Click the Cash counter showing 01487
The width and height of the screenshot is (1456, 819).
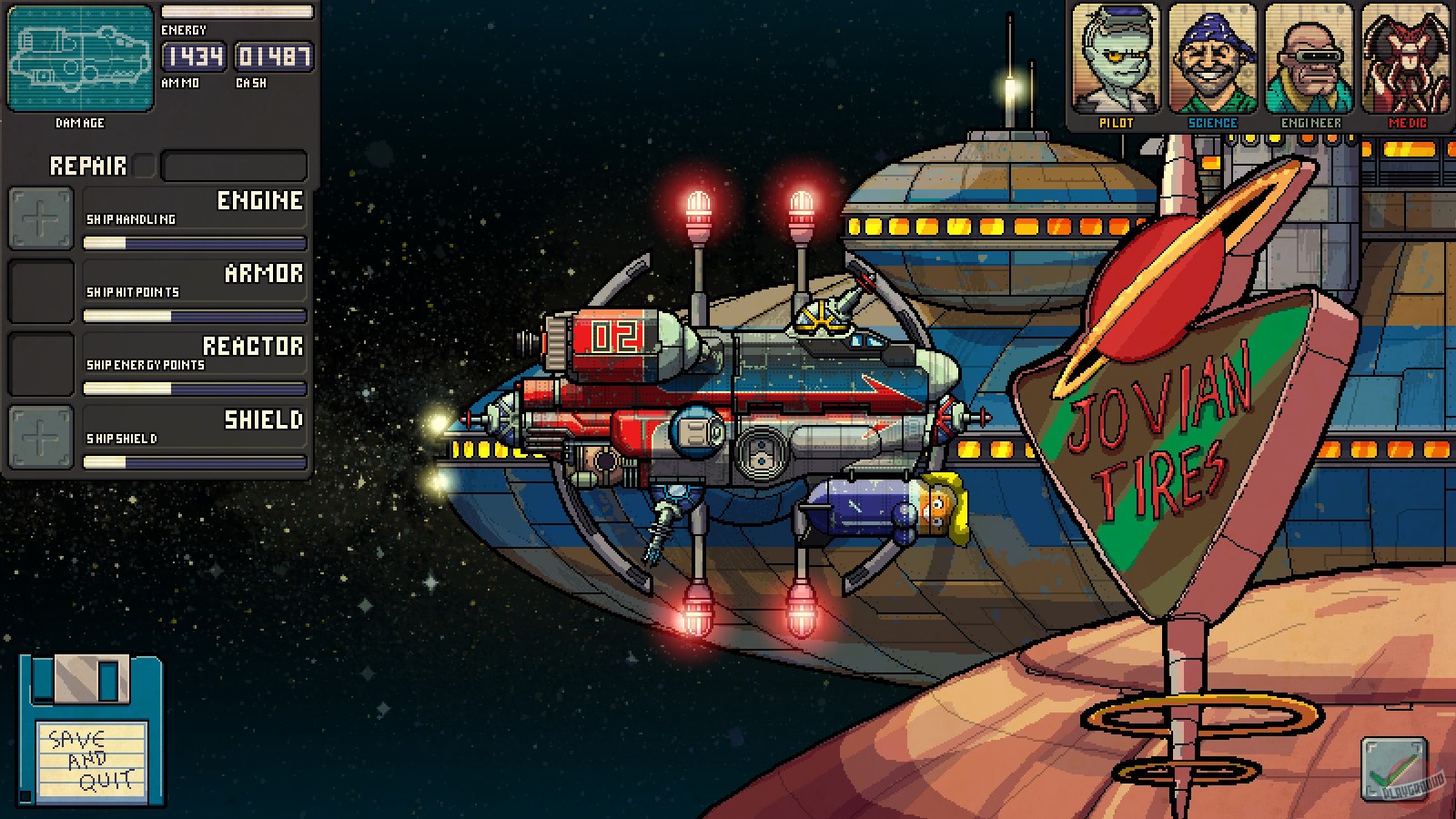273,56
